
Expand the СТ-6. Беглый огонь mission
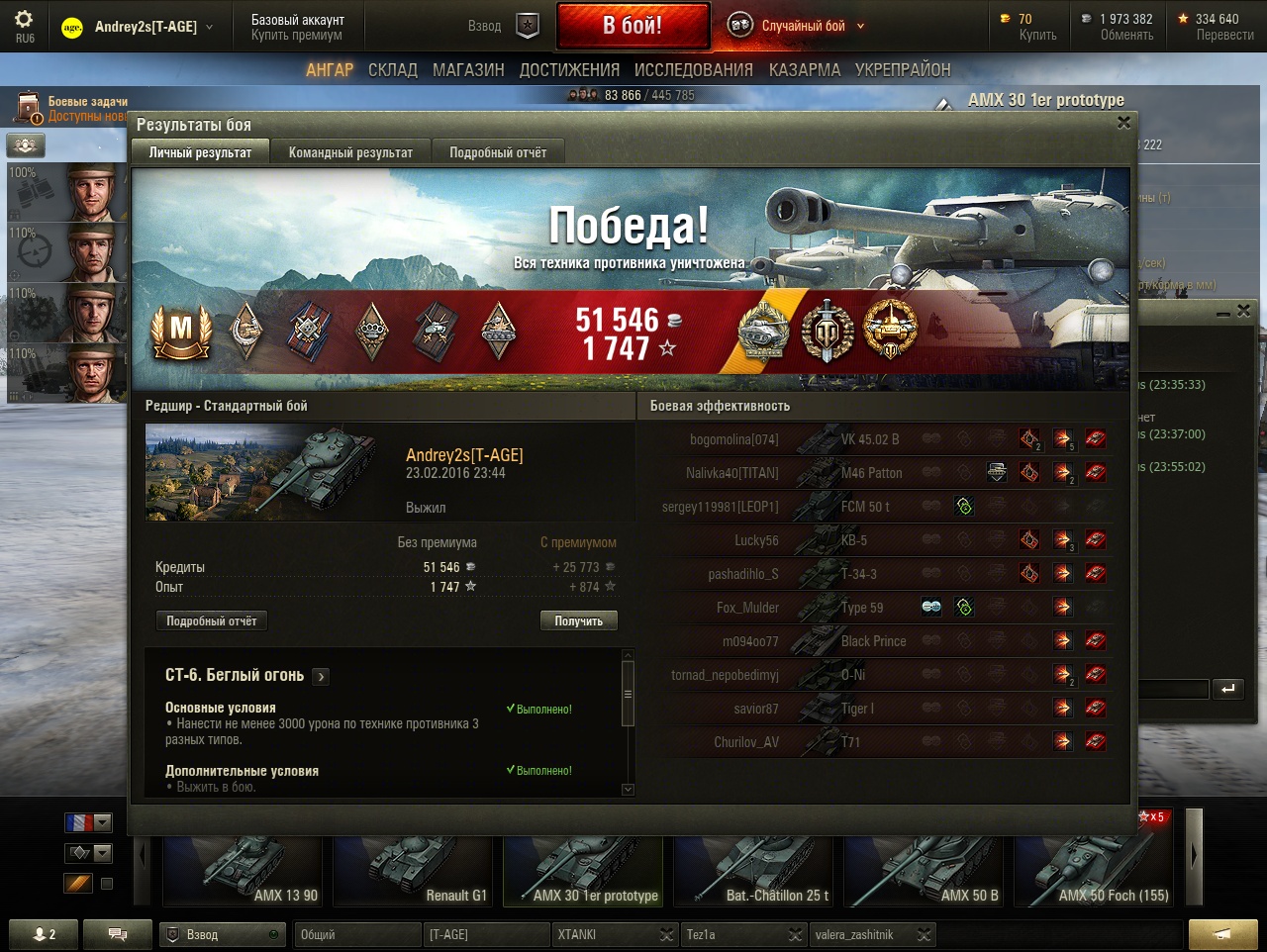[x=321, y=677]
